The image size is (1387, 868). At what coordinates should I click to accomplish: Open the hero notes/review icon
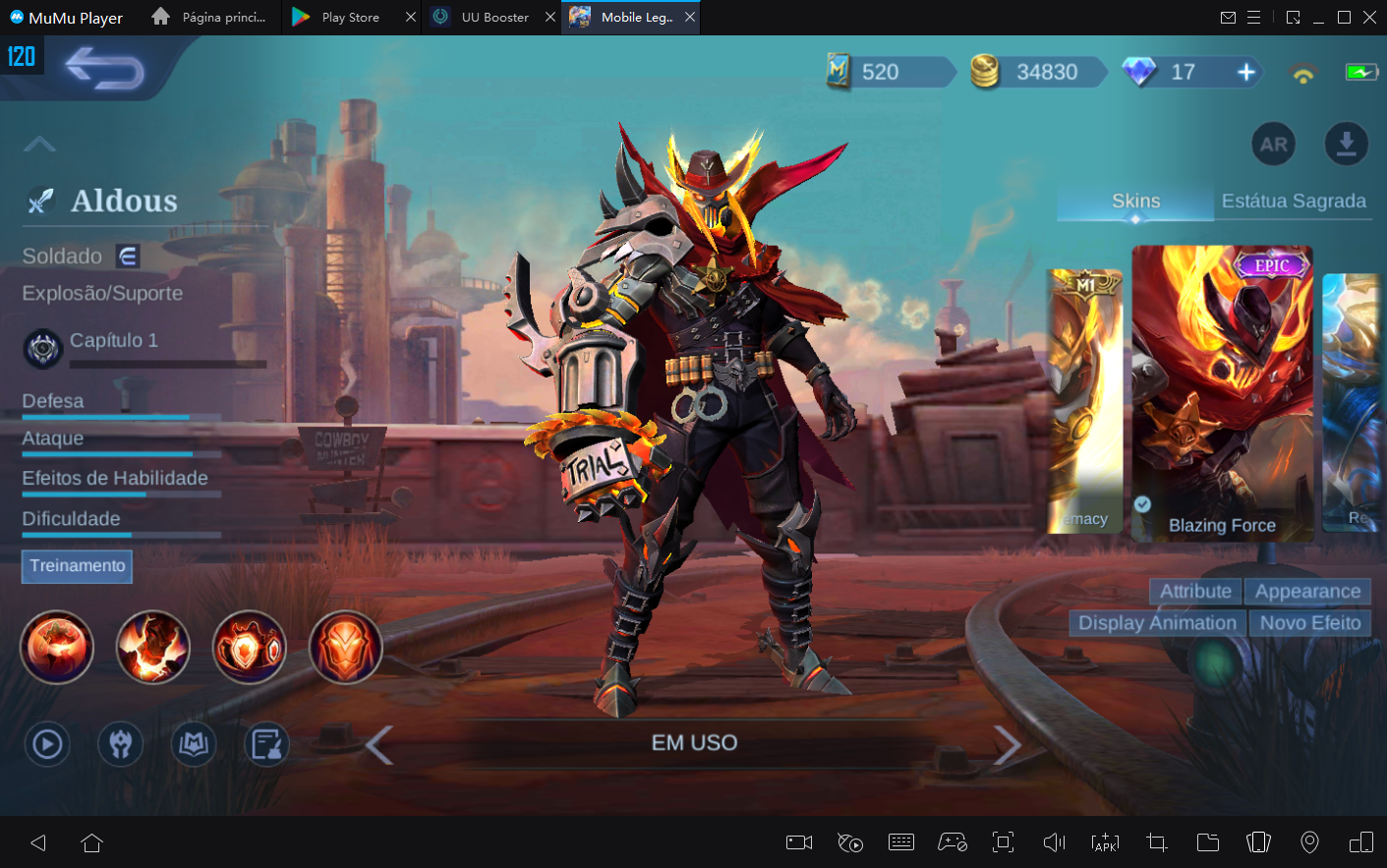[265, 744]
